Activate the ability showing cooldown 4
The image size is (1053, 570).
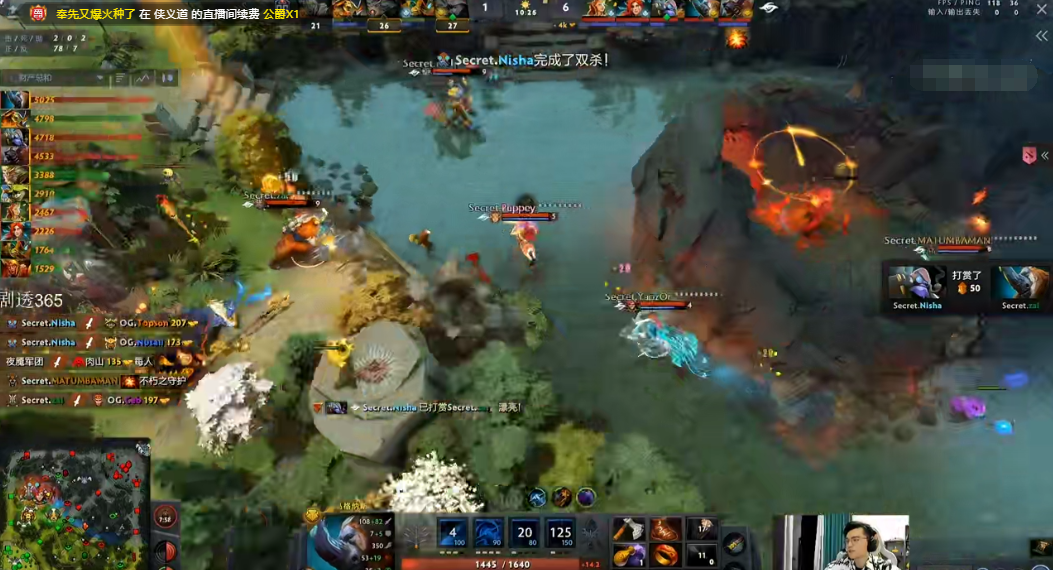[x=452, y=534]
